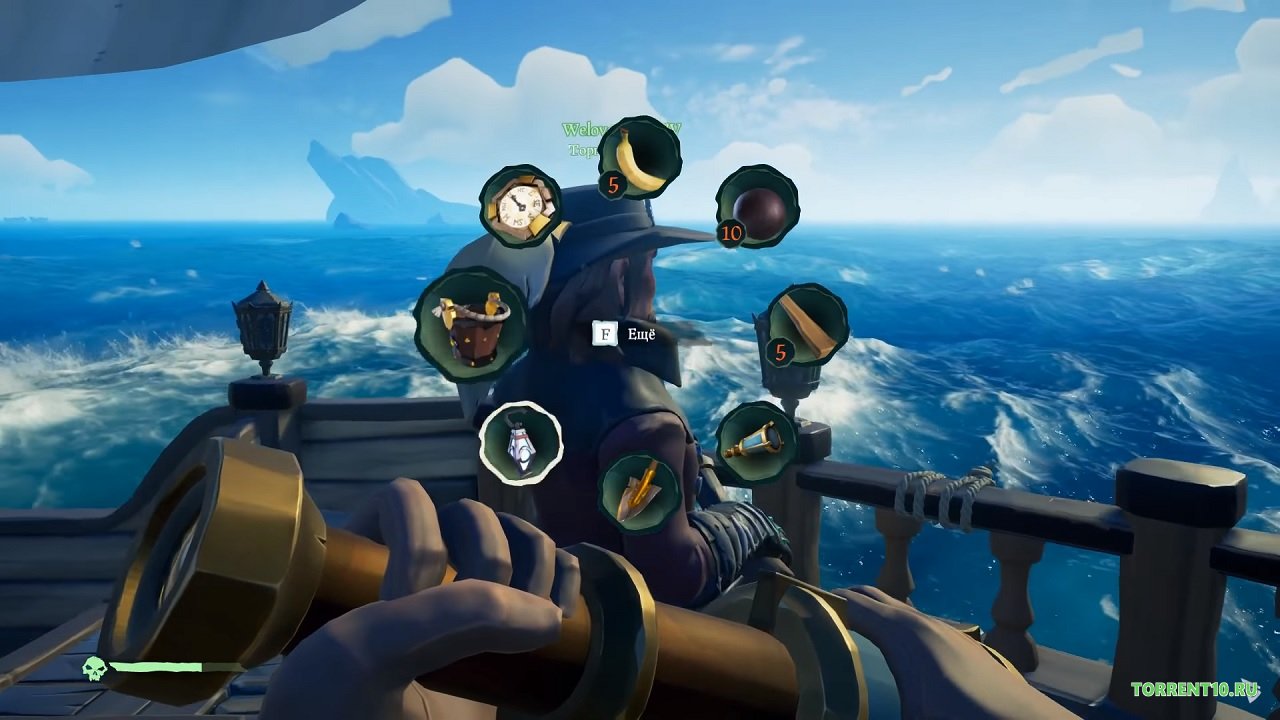Equip the highlighted lantern item
Viewport: 1280px width, 720px height.
coord(520,443)
